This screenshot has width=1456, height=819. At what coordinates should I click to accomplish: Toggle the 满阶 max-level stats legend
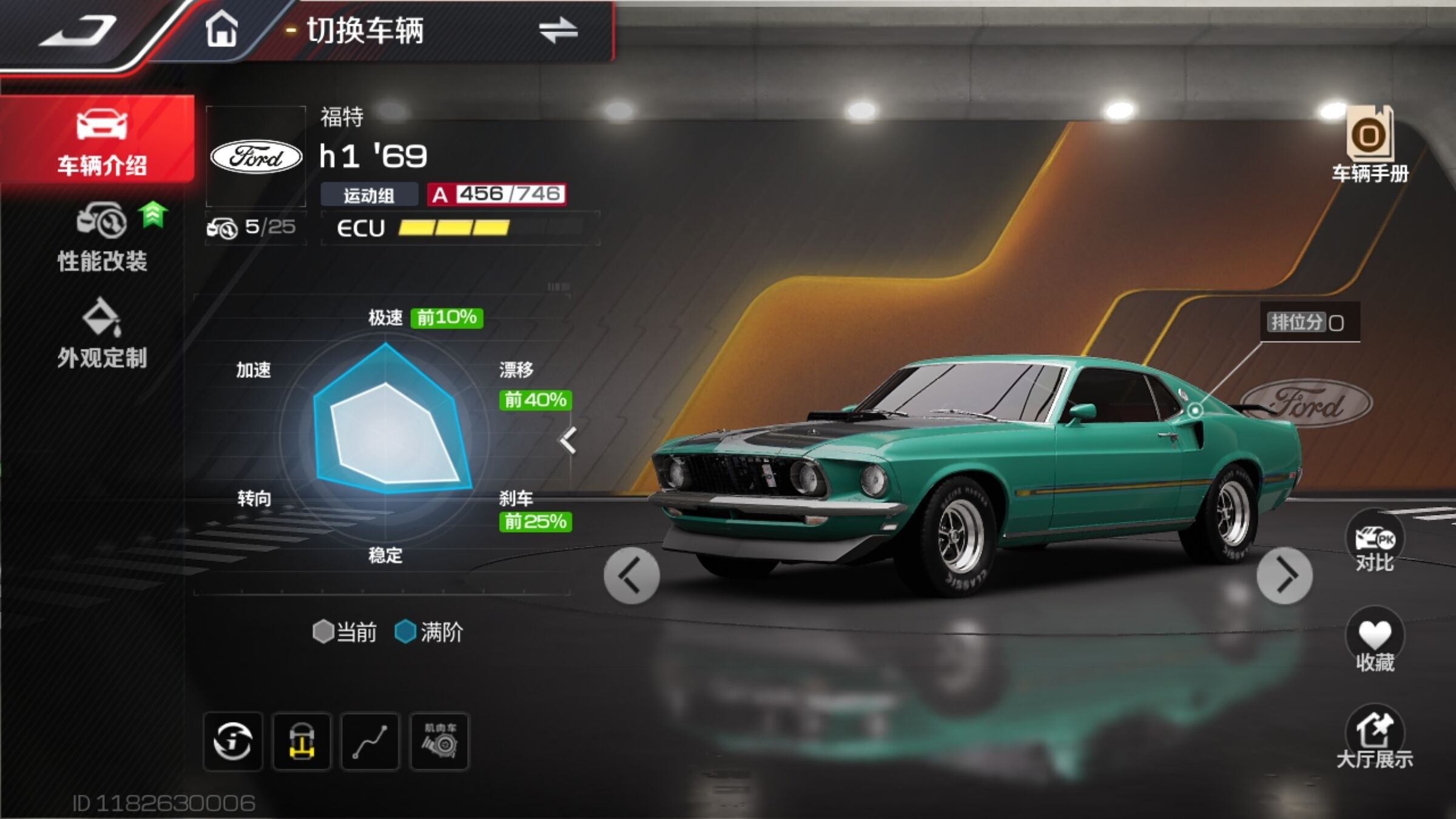click(429, 632)
